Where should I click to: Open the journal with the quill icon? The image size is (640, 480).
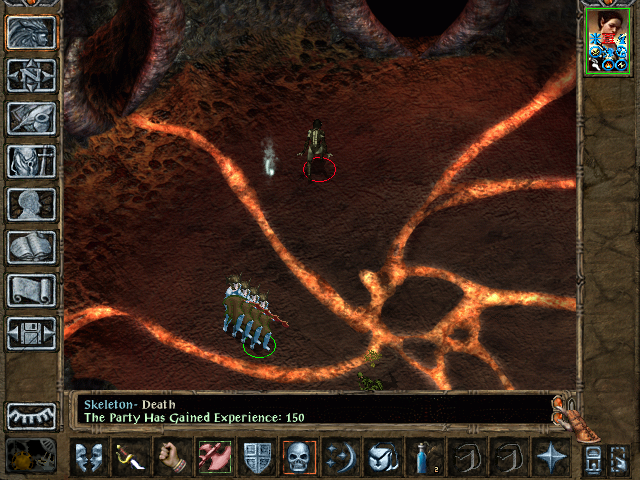32,118
